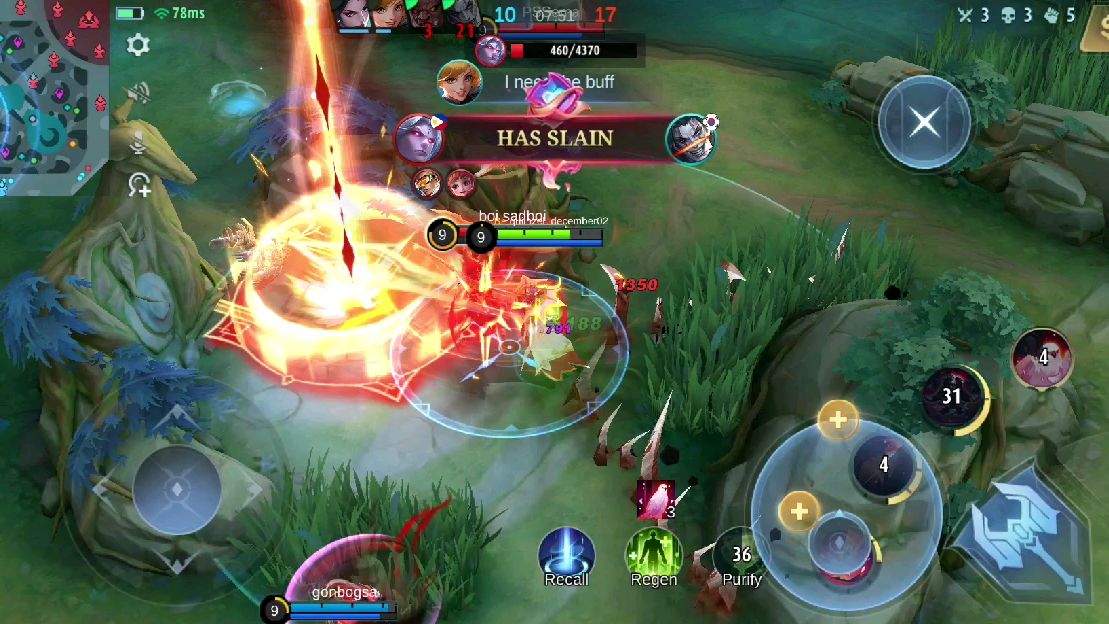Open the gear settings menu
The width and height of the screenshot is (1109, 624).
(x=138, y=45)
